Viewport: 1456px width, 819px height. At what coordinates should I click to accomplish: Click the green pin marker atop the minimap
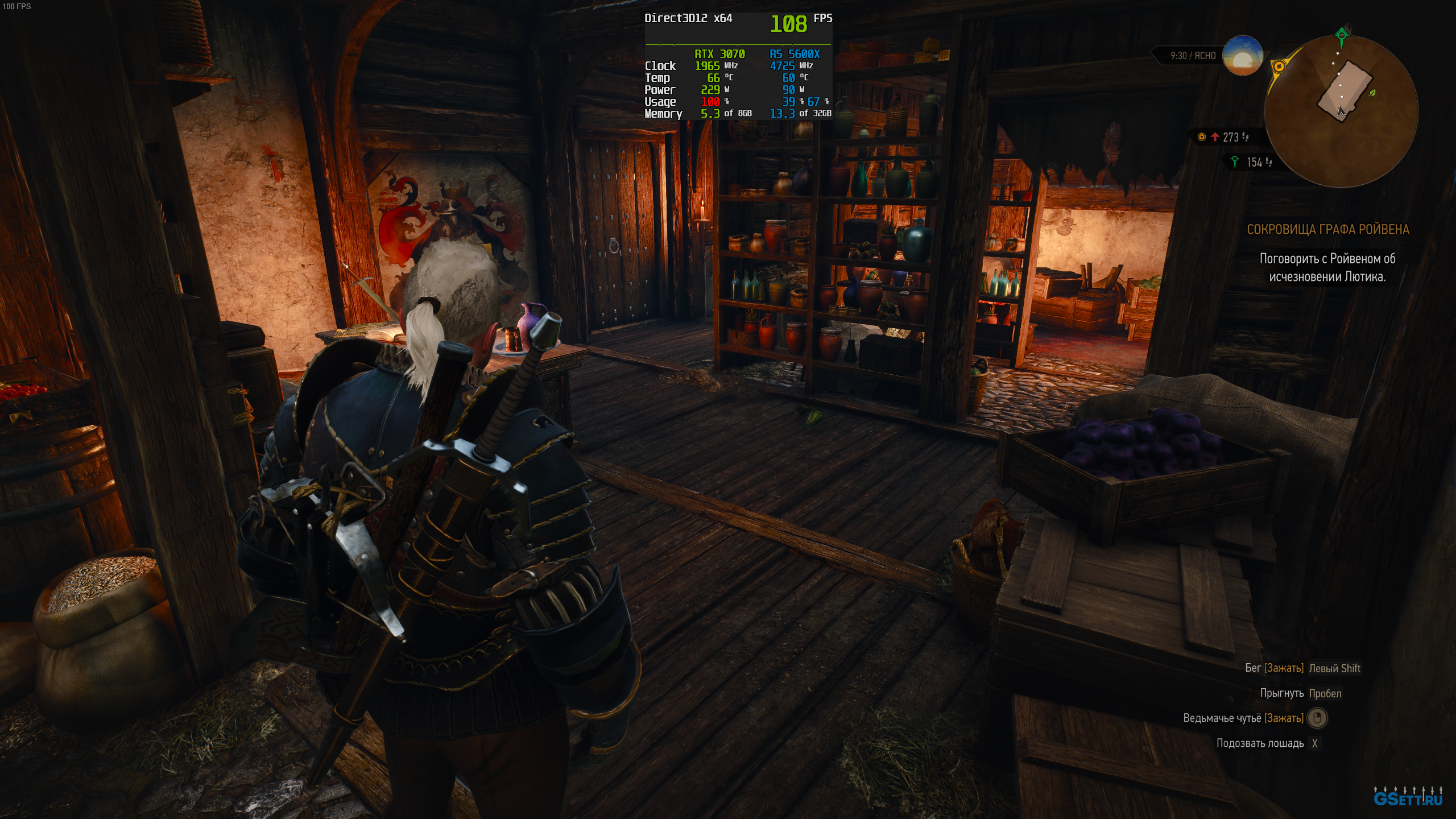[x=1342, y=36]
